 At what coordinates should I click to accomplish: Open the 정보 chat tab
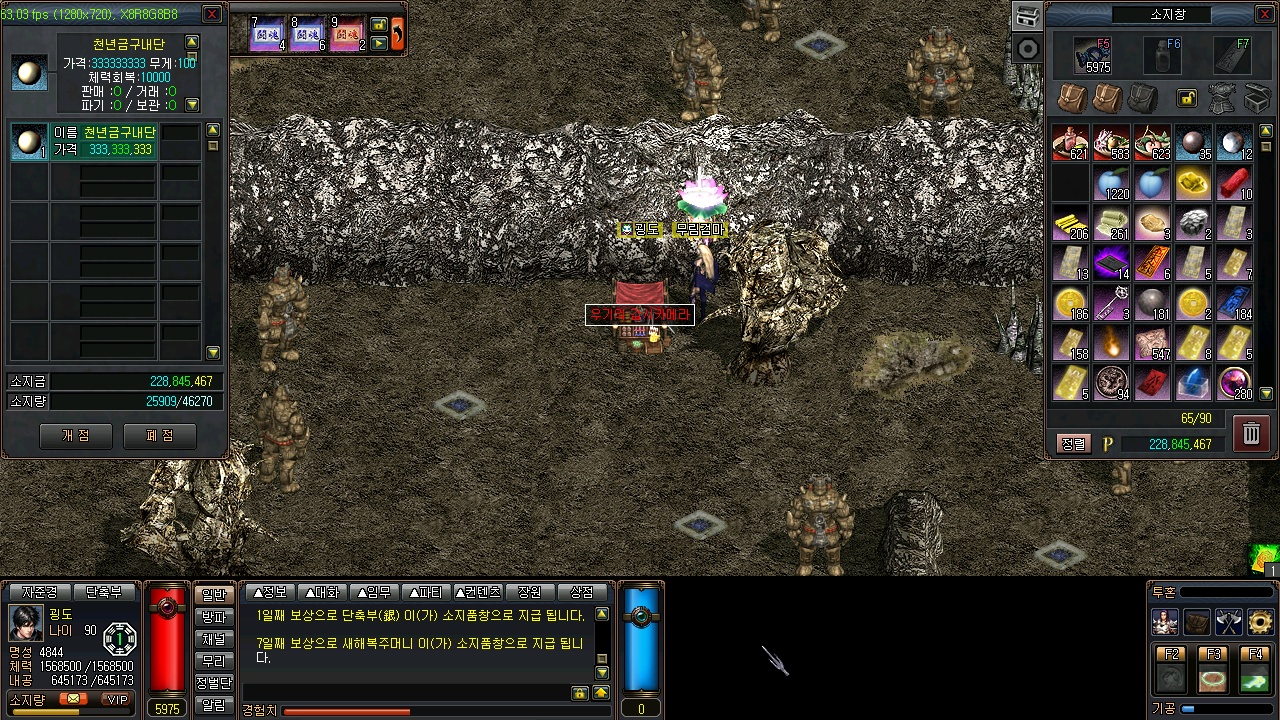click(x=270, y=592)
